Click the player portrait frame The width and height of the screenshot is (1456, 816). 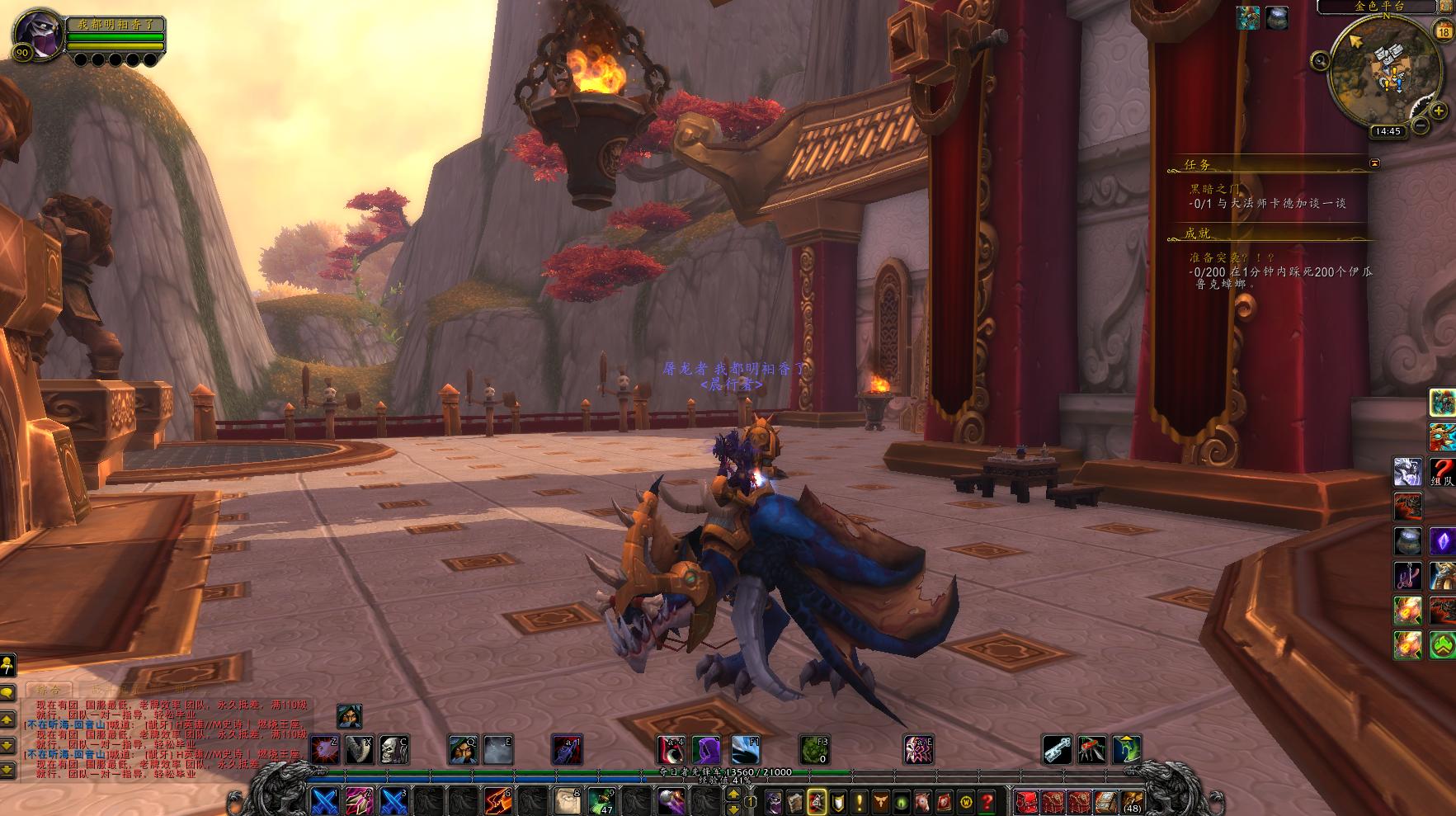[38, 34]
